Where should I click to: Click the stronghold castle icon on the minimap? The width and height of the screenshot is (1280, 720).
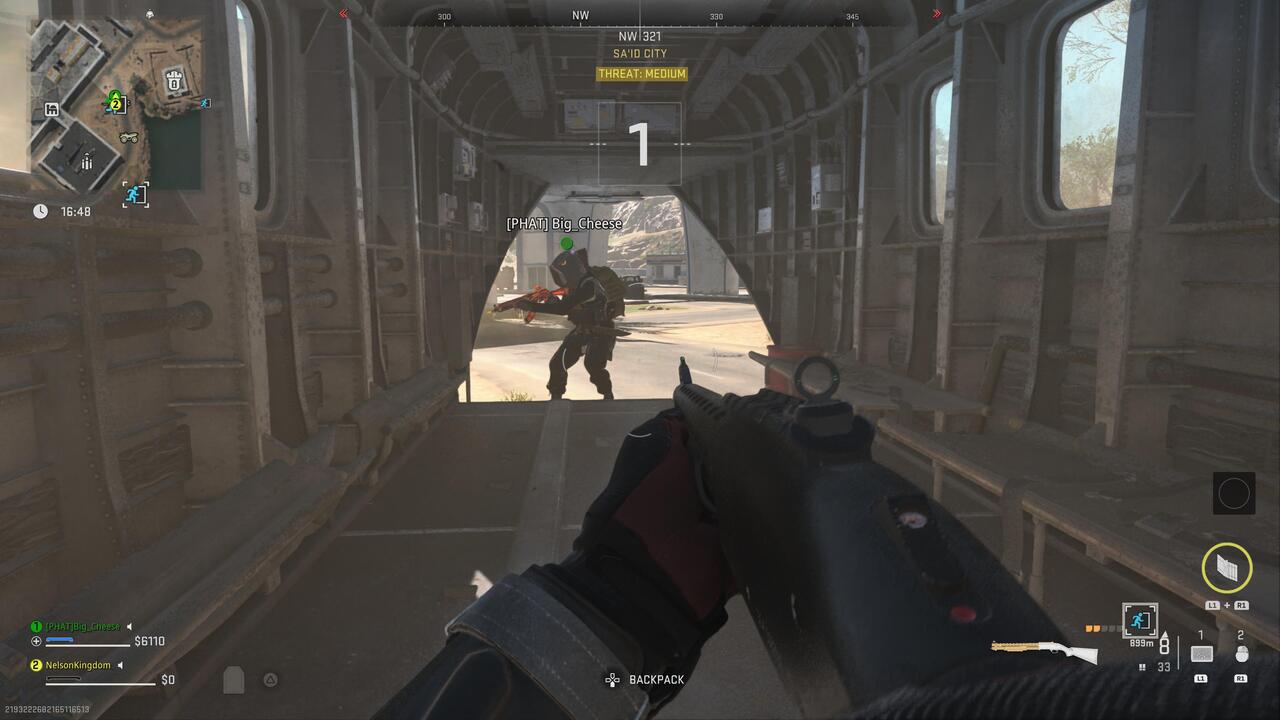pyautogui.click(x=174, y=82)
